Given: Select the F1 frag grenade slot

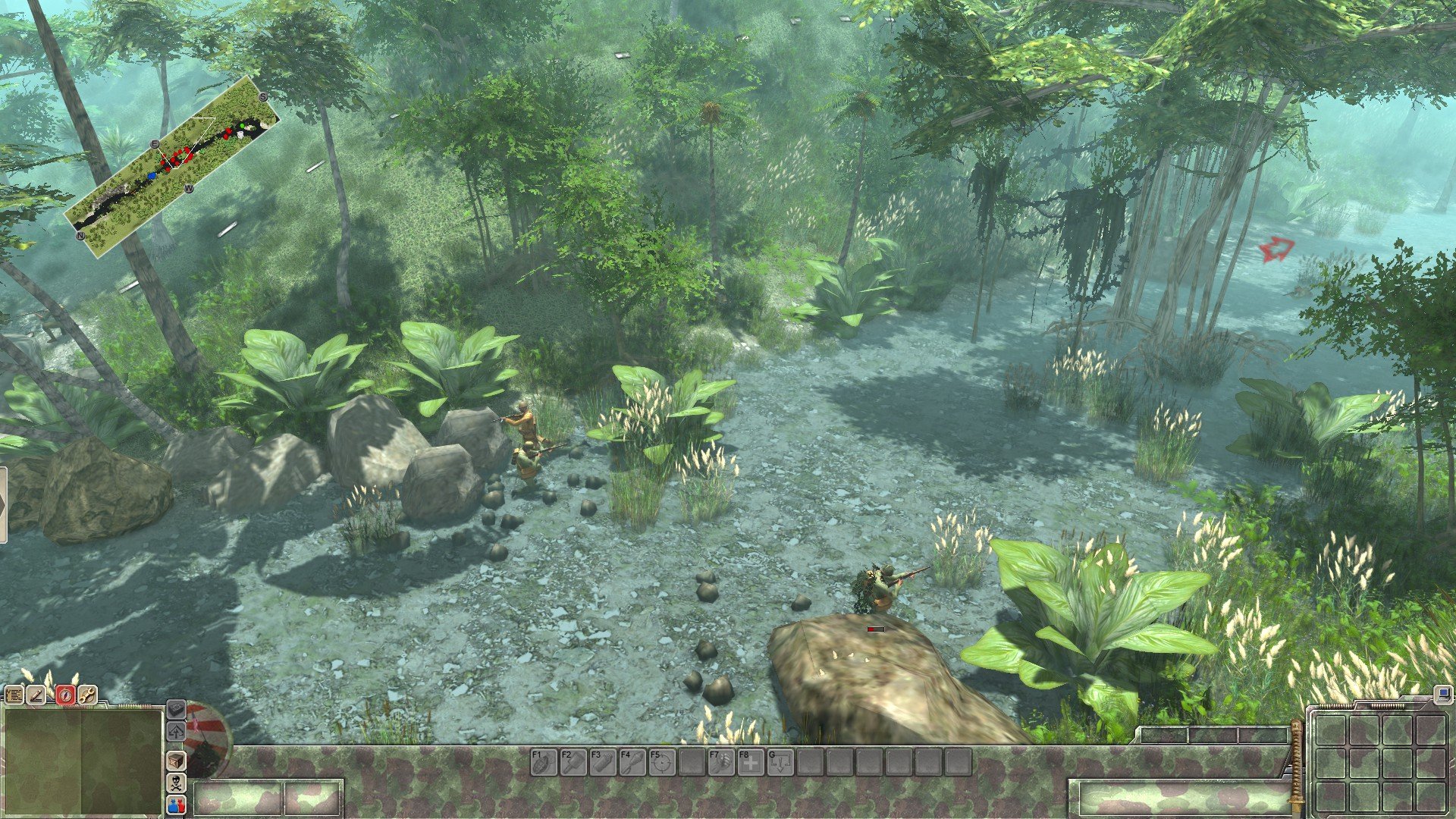Looking at the screenshot, I should (x=543, y=761).
